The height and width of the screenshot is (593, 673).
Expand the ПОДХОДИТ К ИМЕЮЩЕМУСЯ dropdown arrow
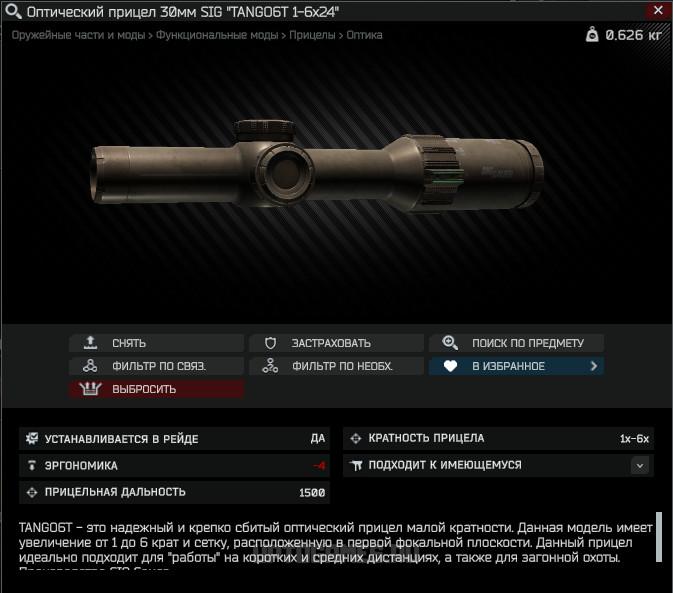640,465
